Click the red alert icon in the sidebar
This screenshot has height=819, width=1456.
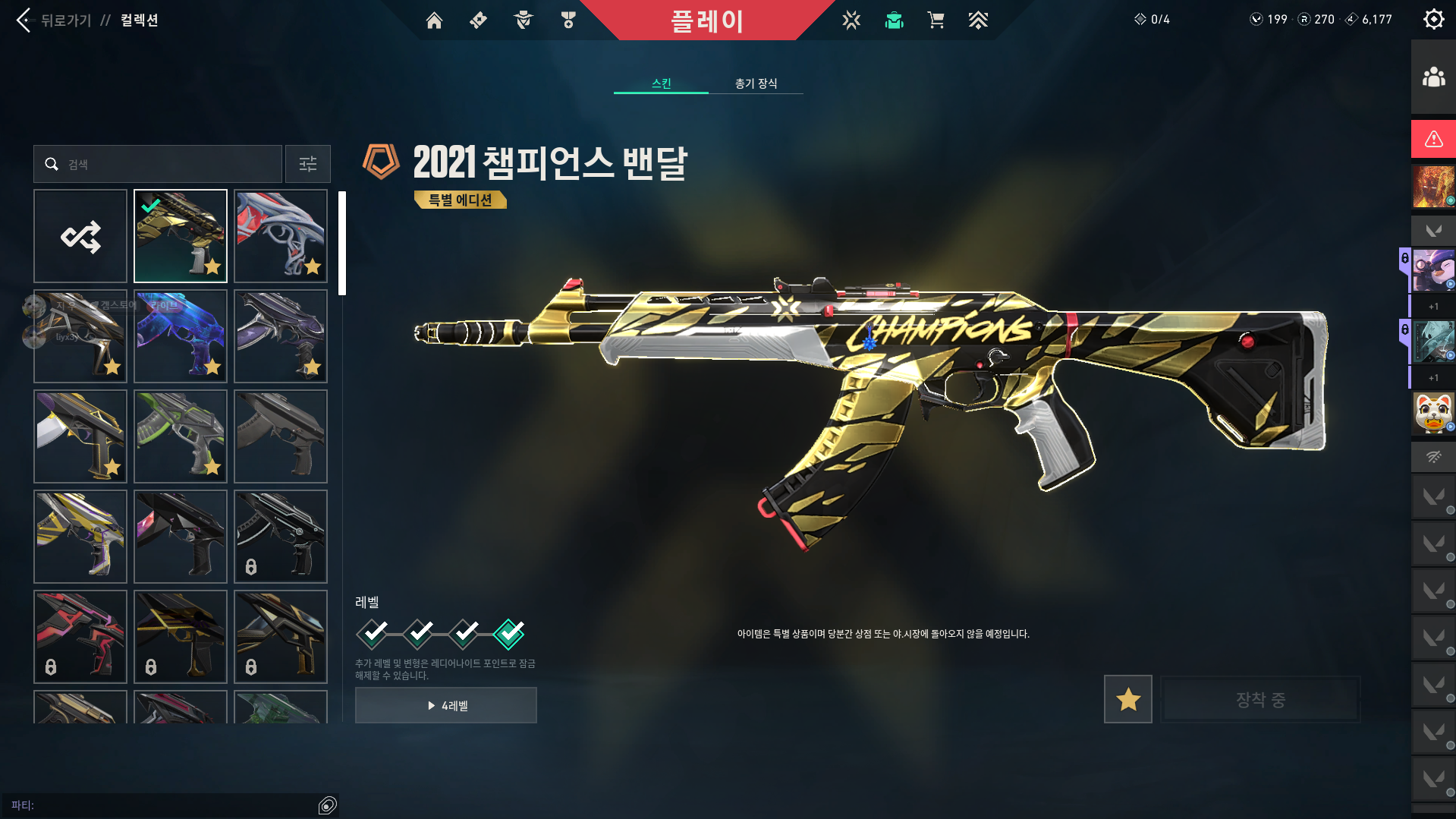[1432, 139]
